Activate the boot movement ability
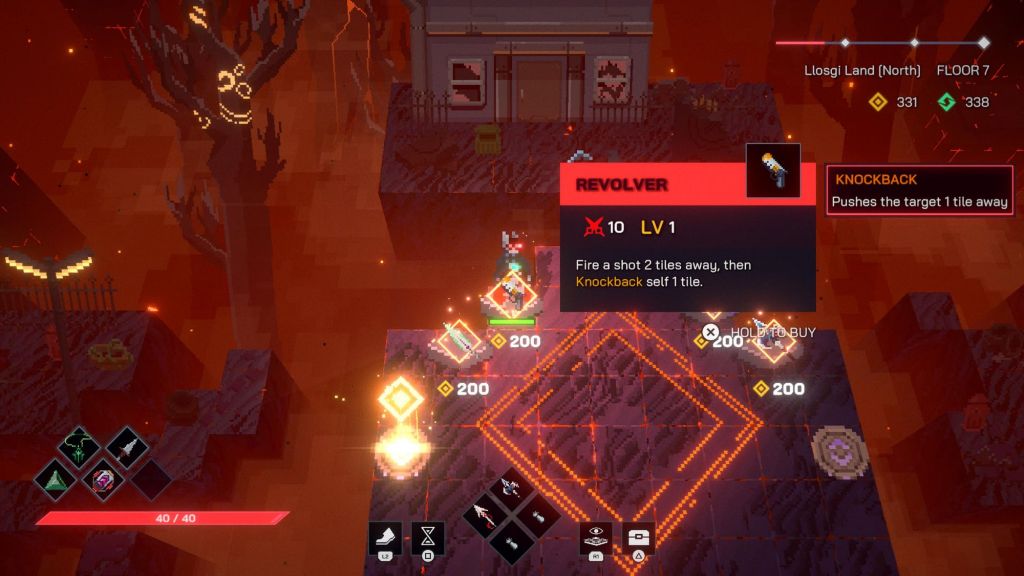The width and height of the screenshot is (1024, 576). [386, 538]
